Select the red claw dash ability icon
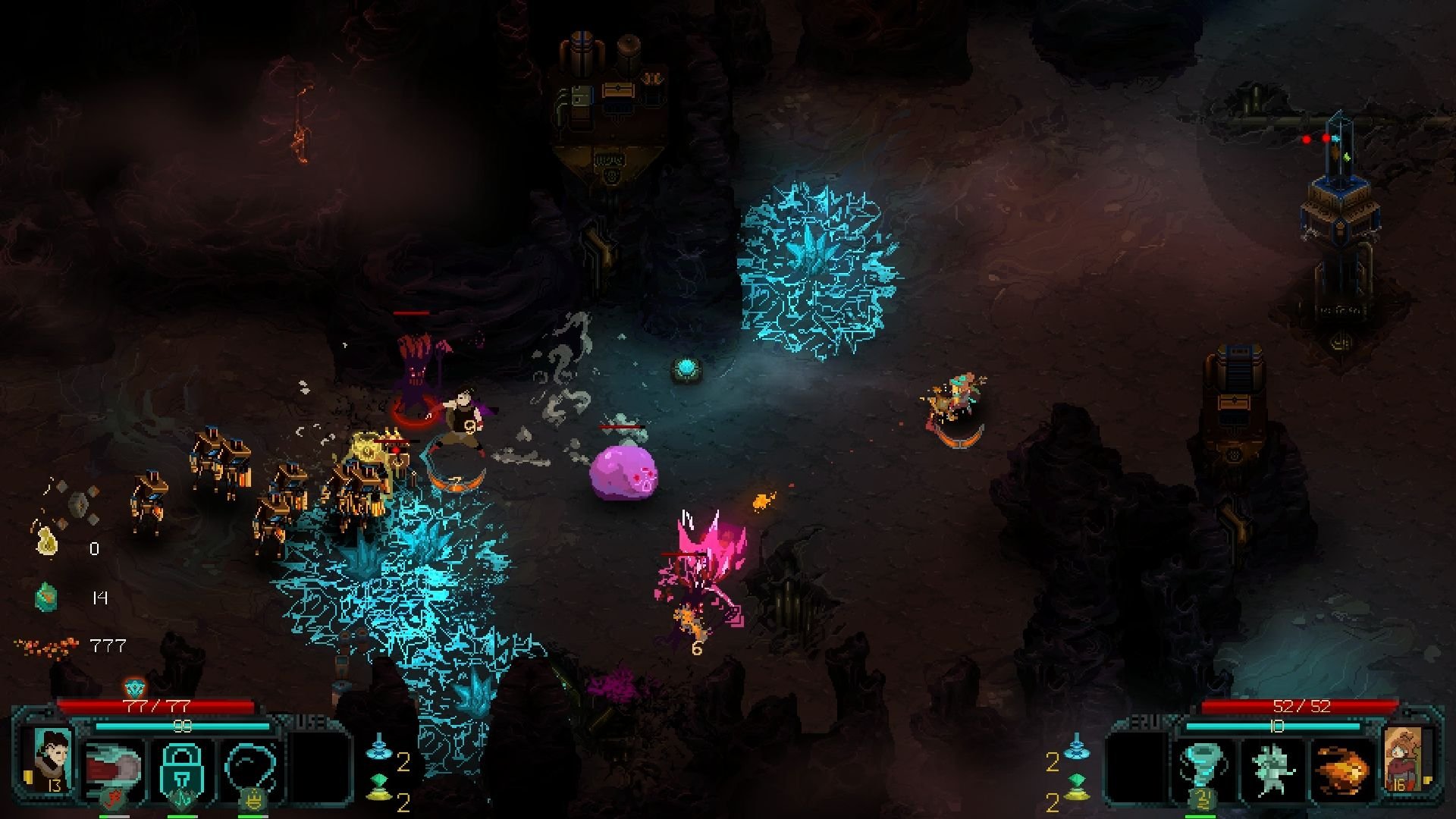1456x819 pixels. (x=114, y=764)
